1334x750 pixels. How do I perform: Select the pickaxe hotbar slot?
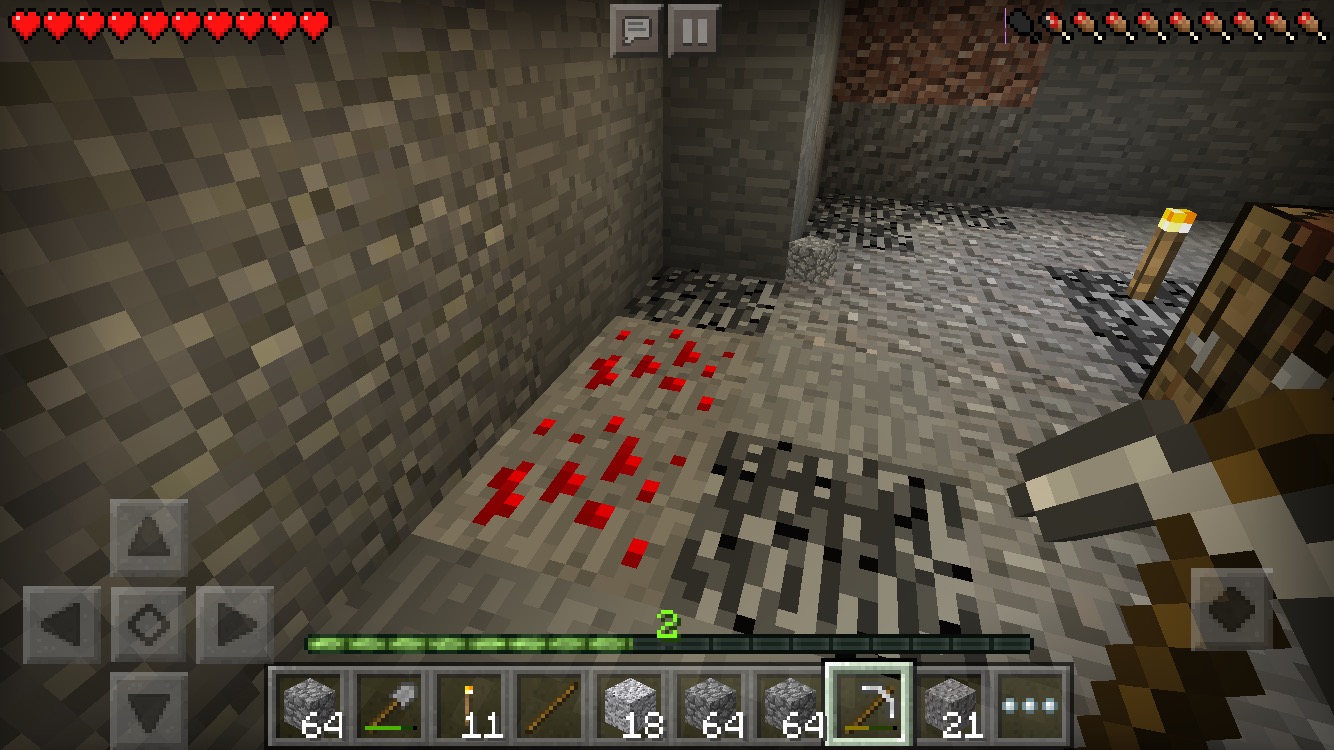pyautogui.click(x=868, y=705)
